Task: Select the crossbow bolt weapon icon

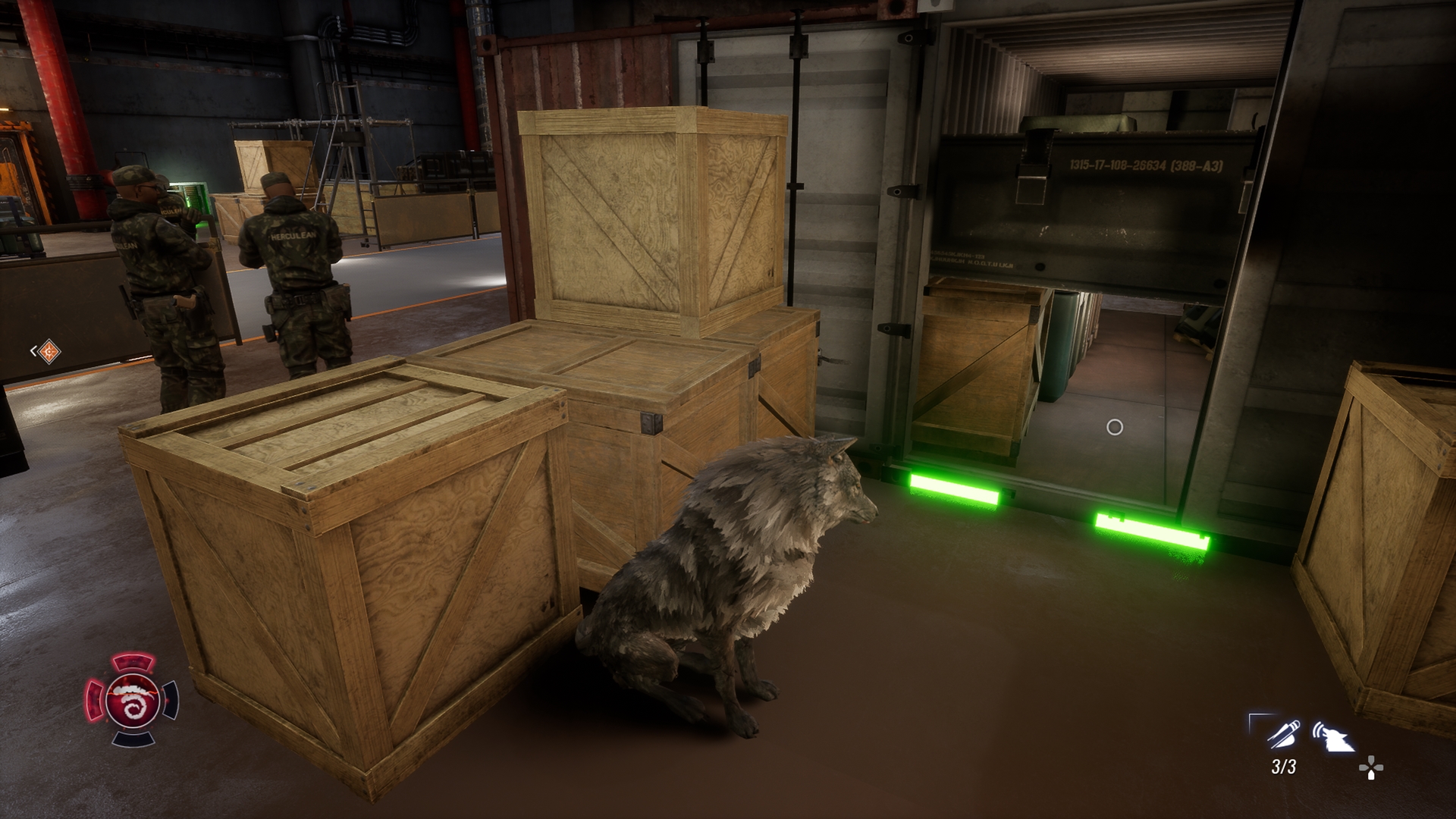Action: [x=1282, y=735]
